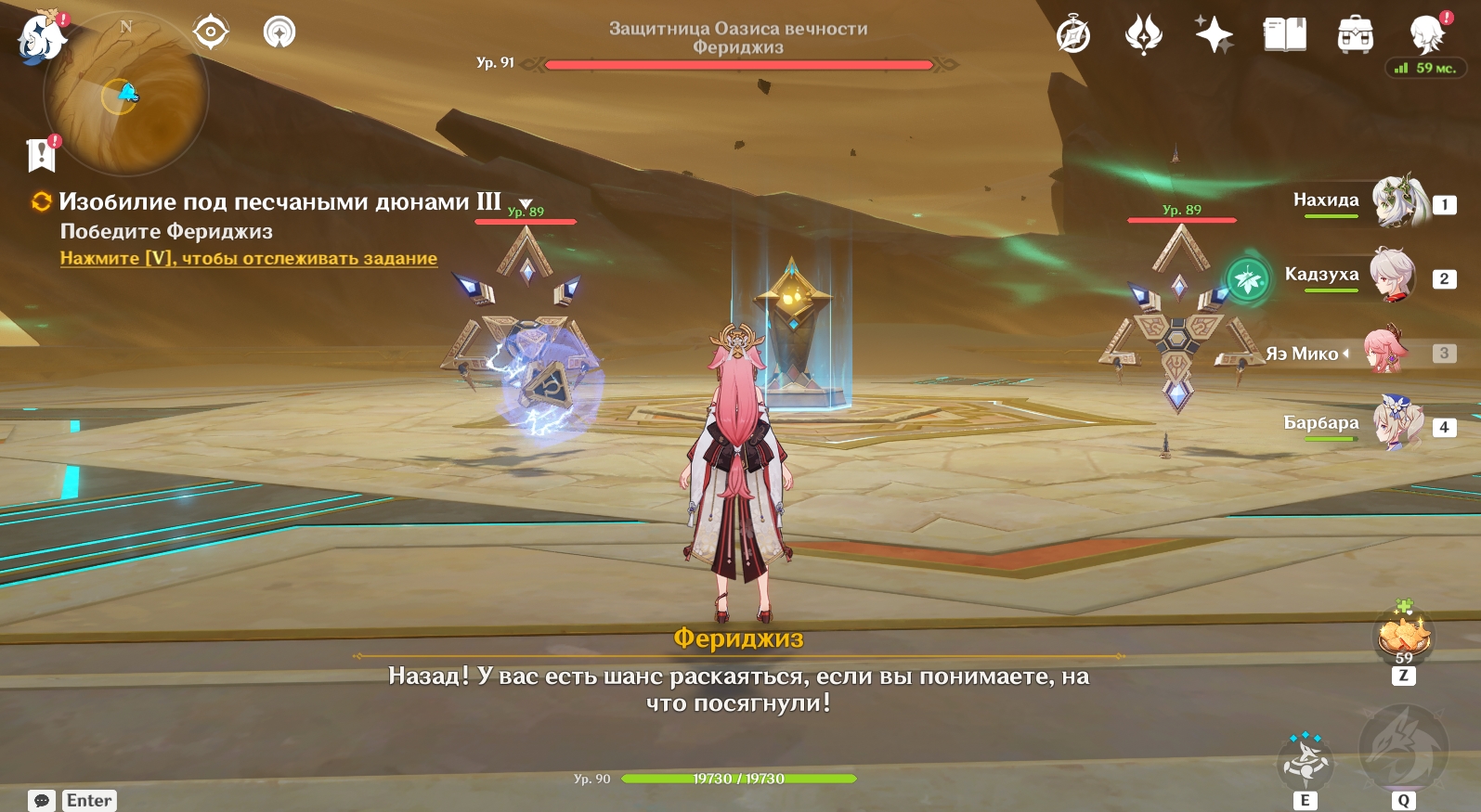
Task: Select the tracked quest 'Изобилие под песчаными дюнами III'
Action: (279, 201)
